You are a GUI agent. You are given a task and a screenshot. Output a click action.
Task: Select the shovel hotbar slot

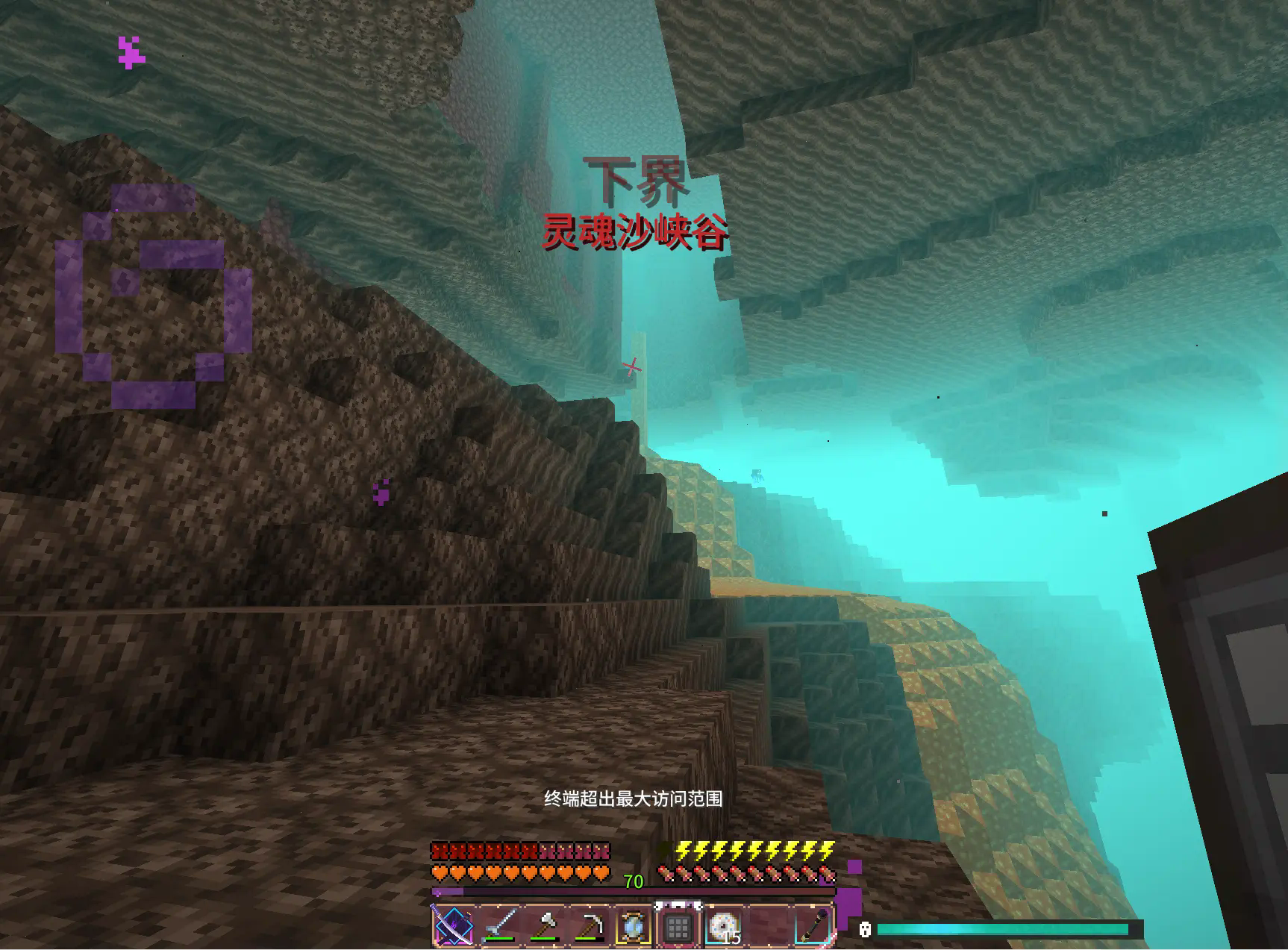498,926
